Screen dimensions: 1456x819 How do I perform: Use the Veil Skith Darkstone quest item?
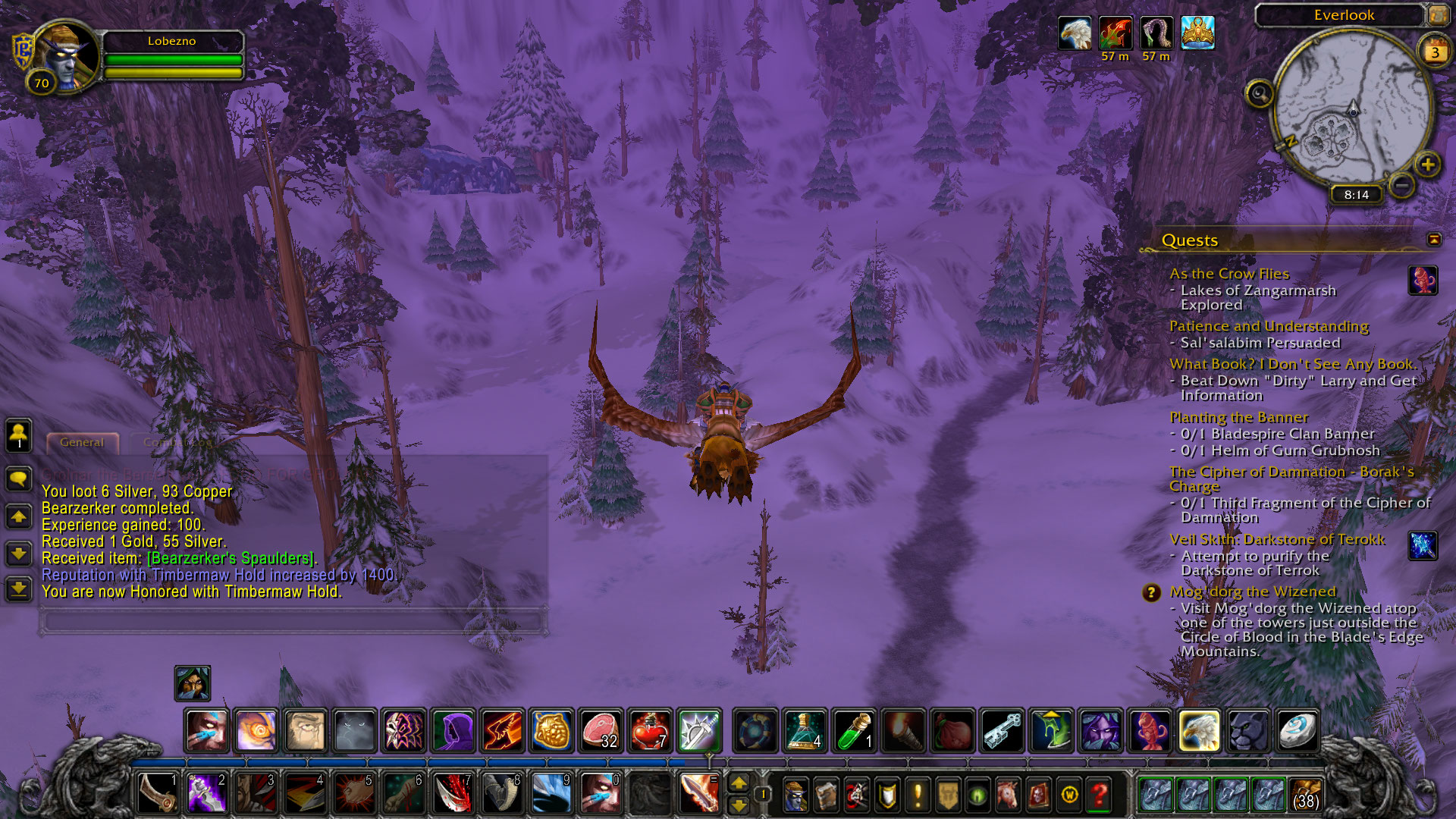click(1423, 545)
